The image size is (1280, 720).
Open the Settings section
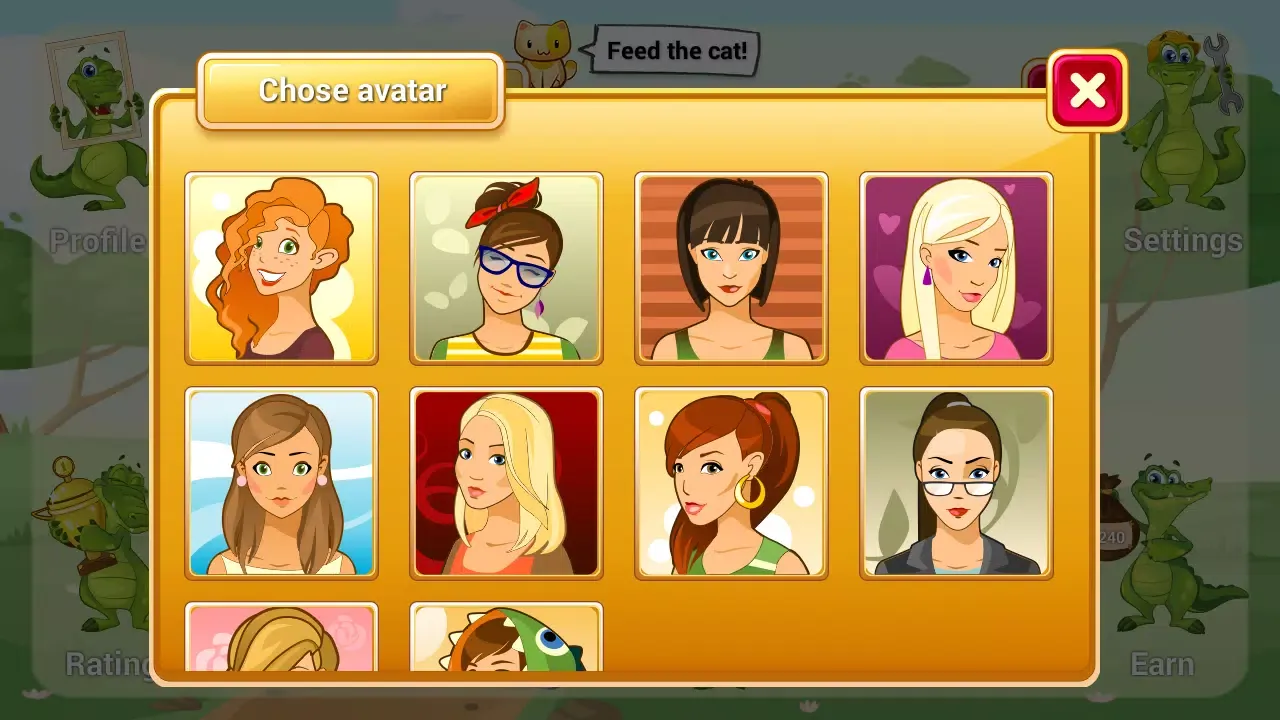[1184, 242]
